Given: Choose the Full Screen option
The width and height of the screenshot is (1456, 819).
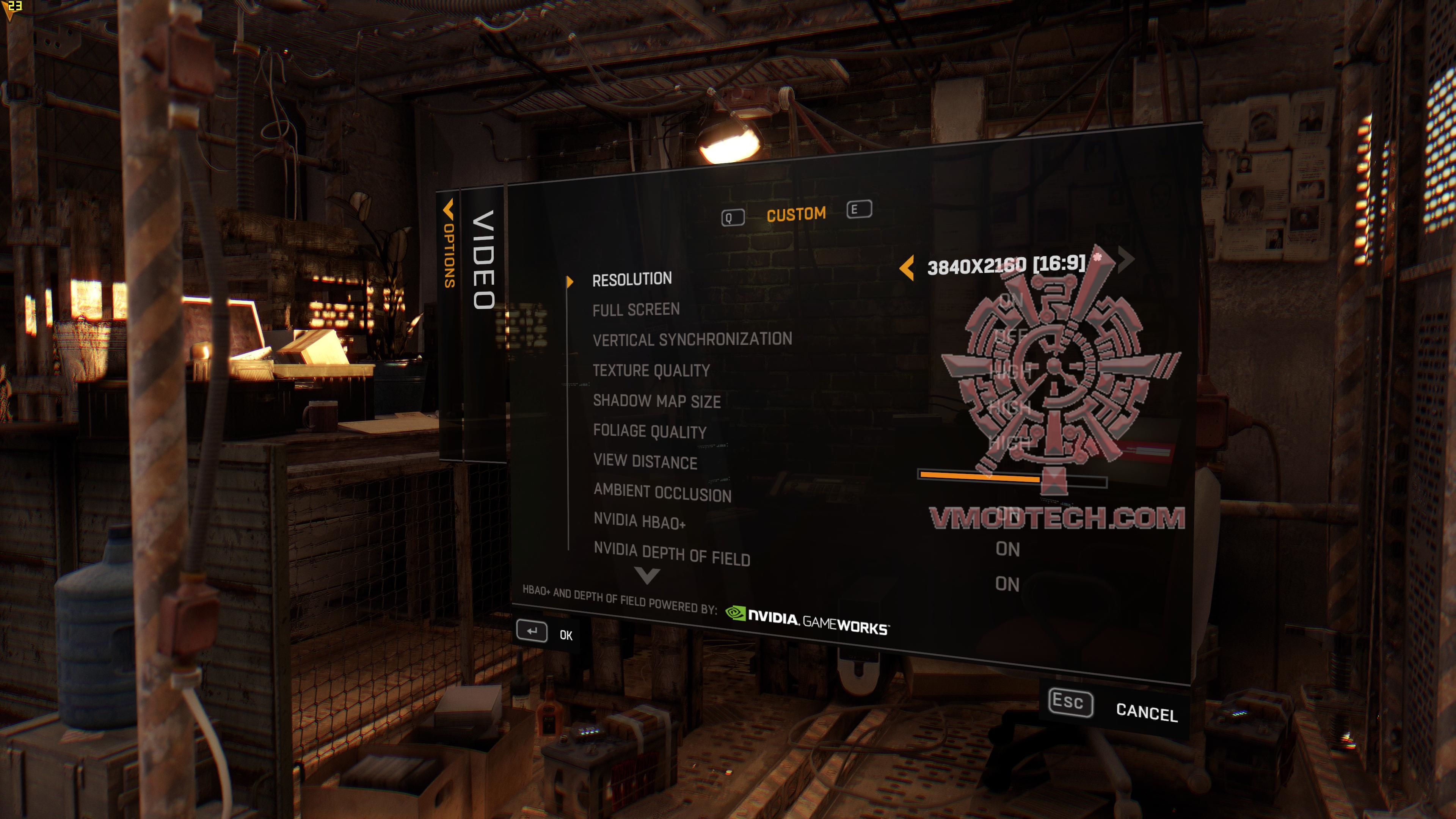Looking at the screenshot, I should click(636, 310).
